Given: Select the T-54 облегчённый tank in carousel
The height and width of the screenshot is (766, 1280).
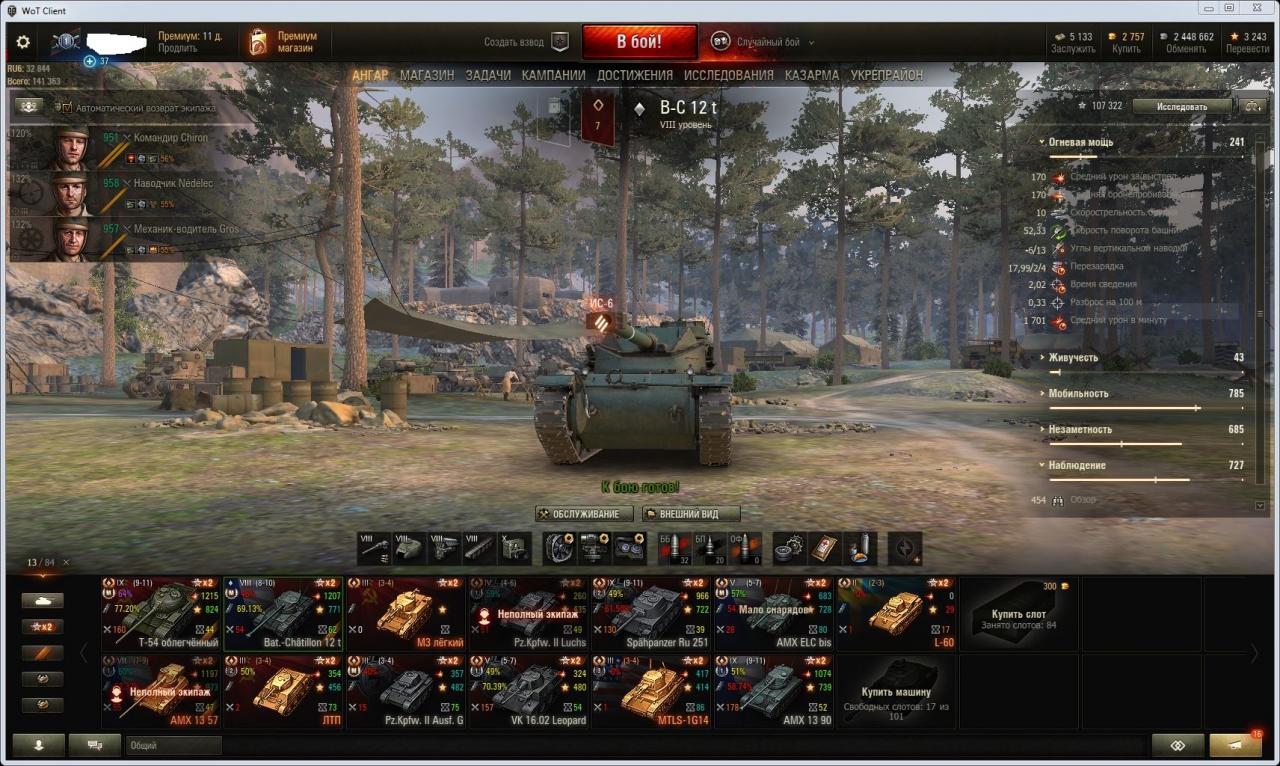Looking at the screenshot, I should (x=161, y=613).
